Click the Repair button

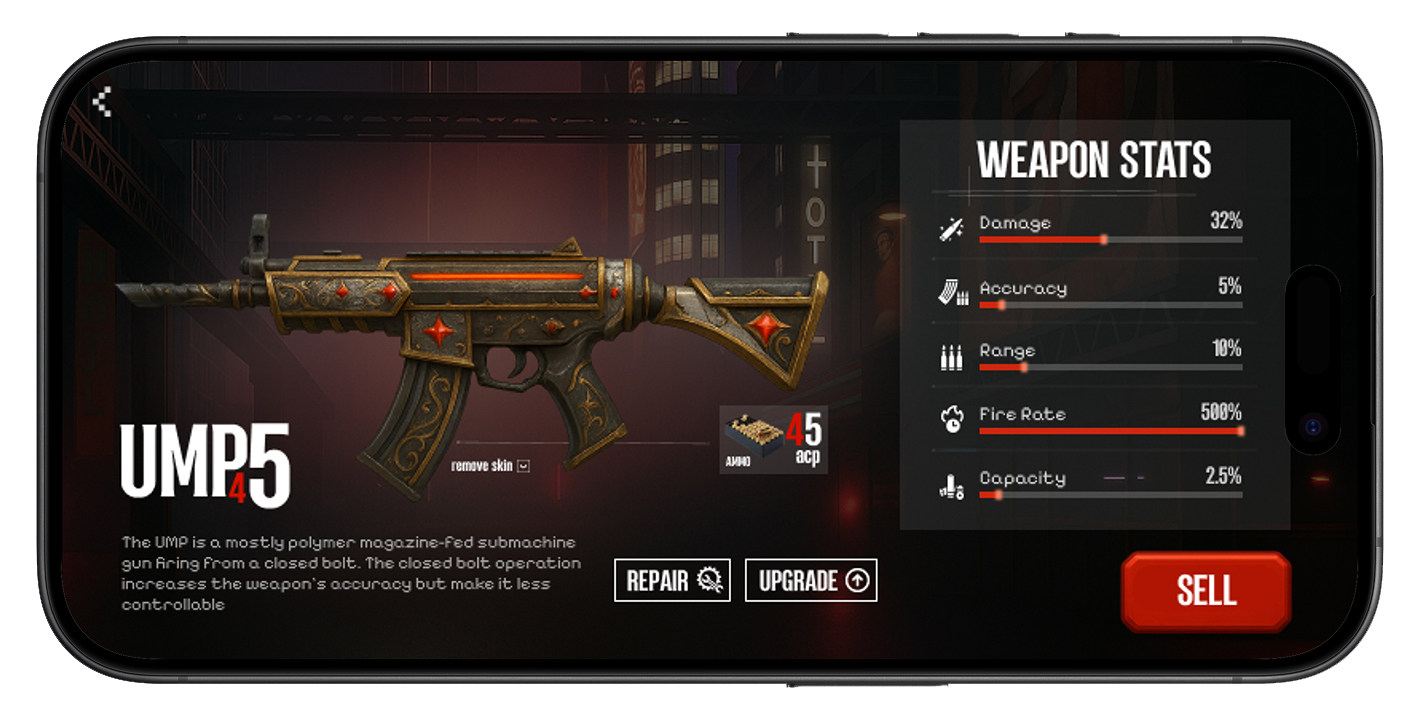pyautogui.click(x=672, y=580)
